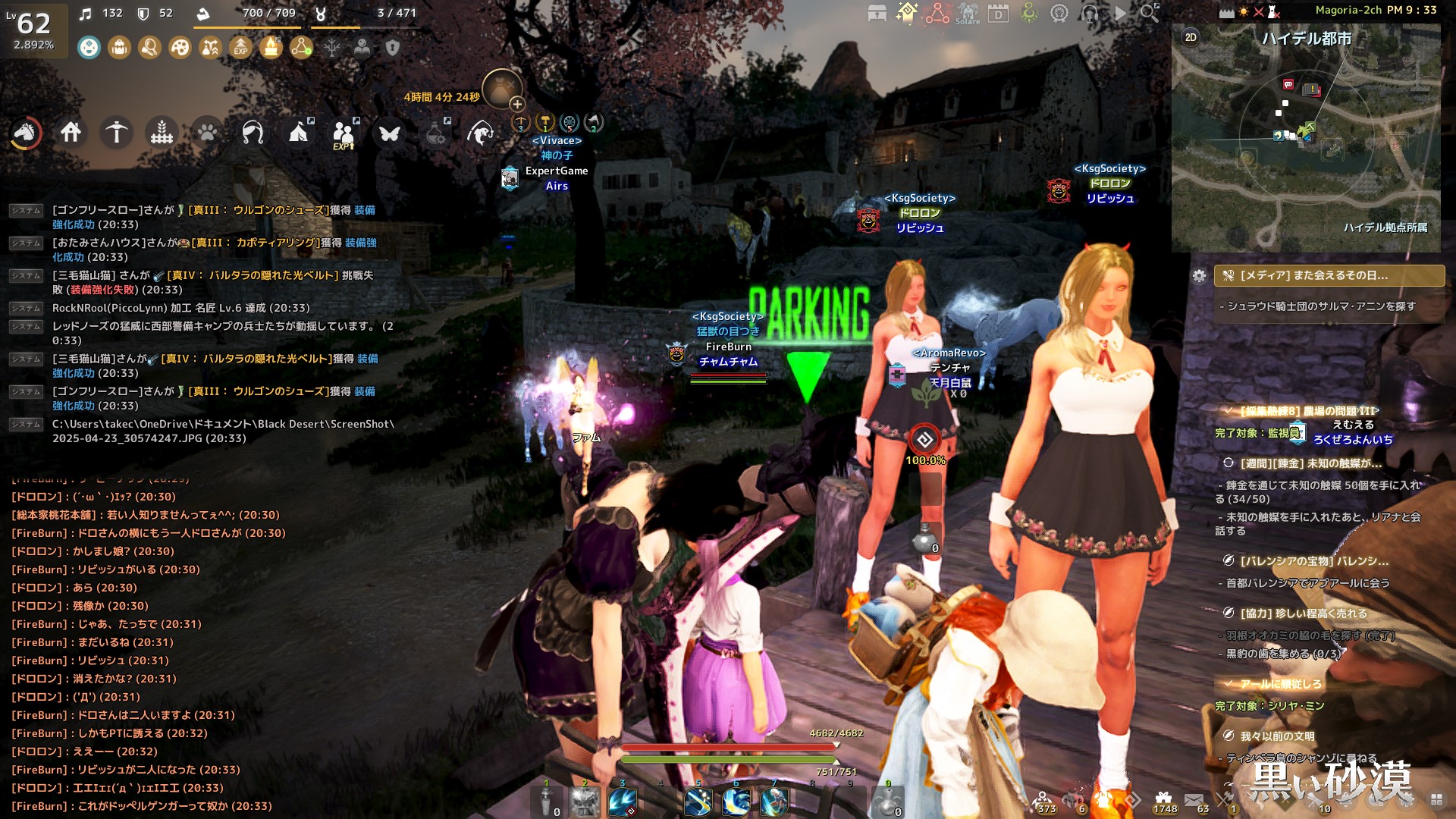Open the mail envelope icon
Image resolution: width=1456 pixels, height=819 pixels.
[x=1194, y=799]
